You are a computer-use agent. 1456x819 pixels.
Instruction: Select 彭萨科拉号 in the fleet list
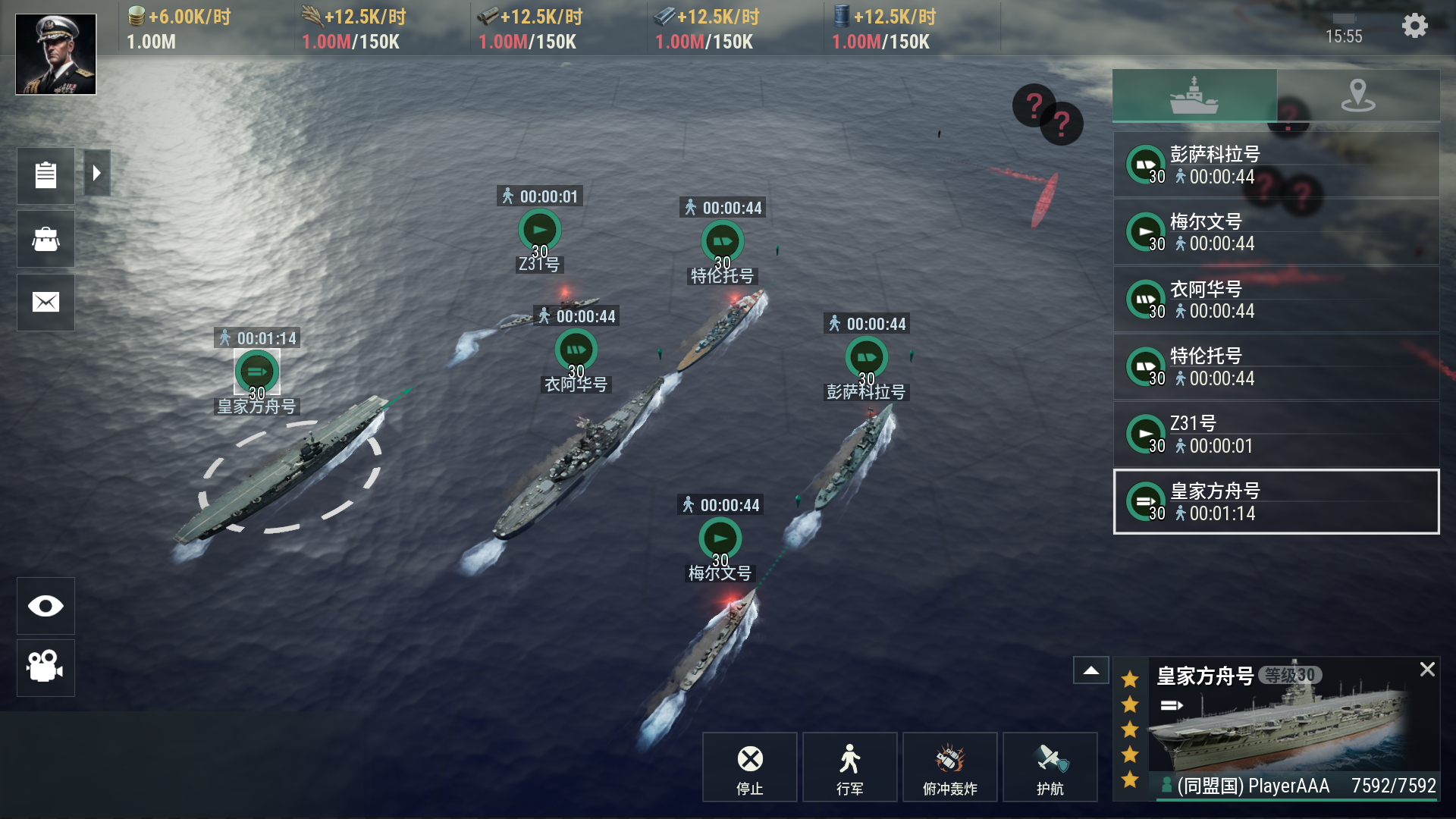click(1276, 165)
